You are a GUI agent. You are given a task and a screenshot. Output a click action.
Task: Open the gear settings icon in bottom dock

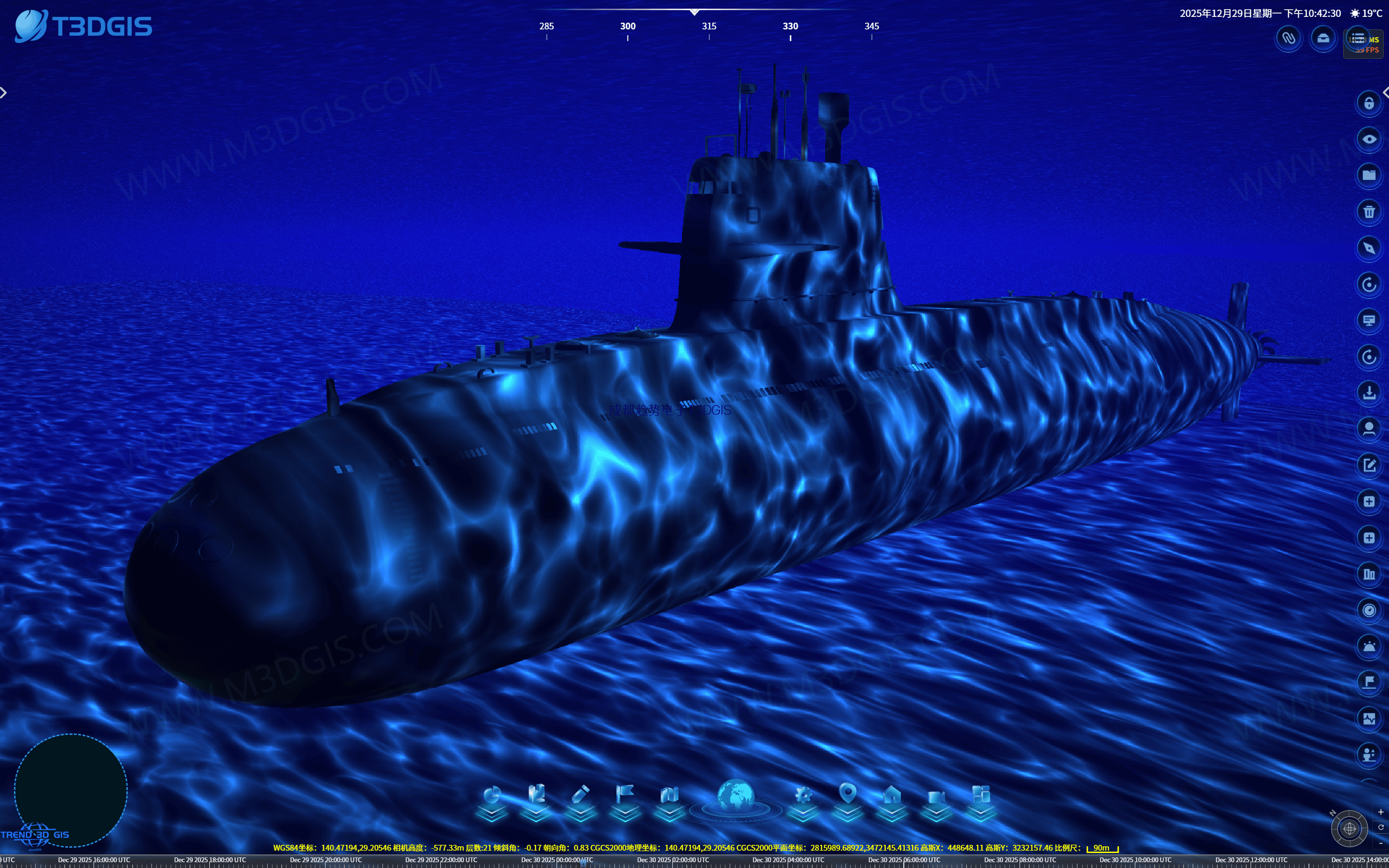[x=803, y=796]
